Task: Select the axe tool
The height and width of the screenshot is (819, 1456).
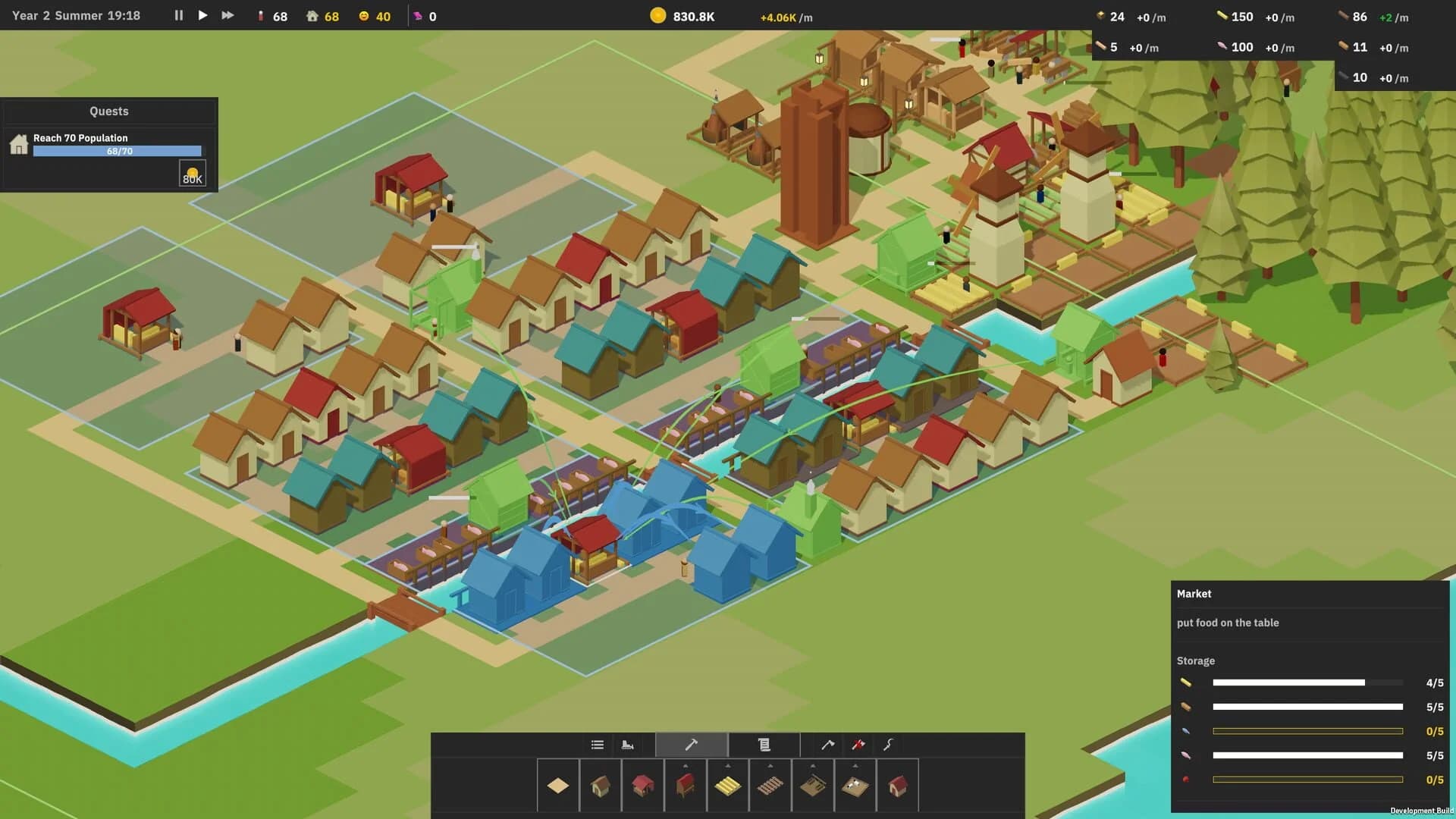Action: 827,745
